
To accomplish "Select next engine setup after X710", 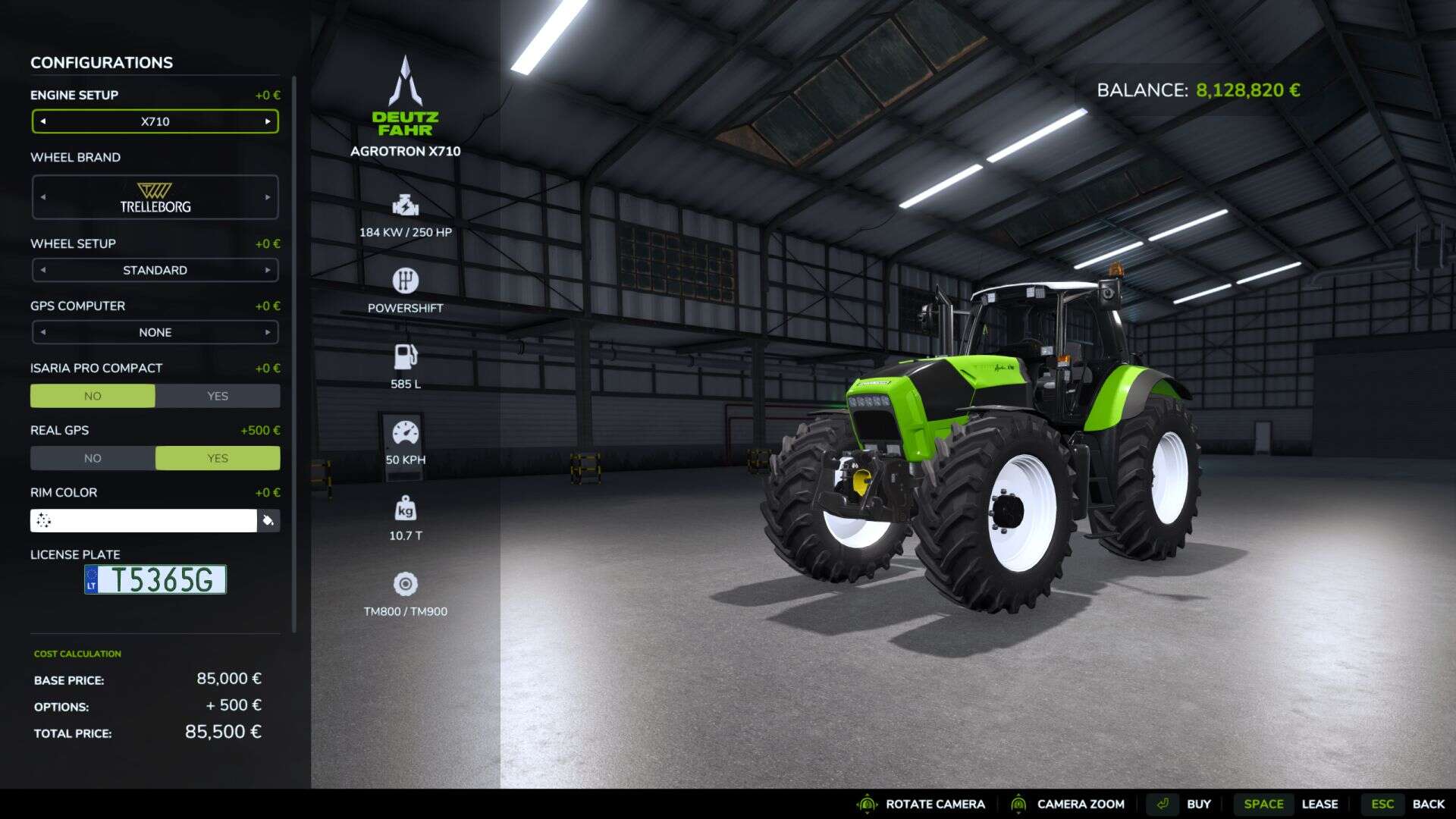I will [268, 121].
